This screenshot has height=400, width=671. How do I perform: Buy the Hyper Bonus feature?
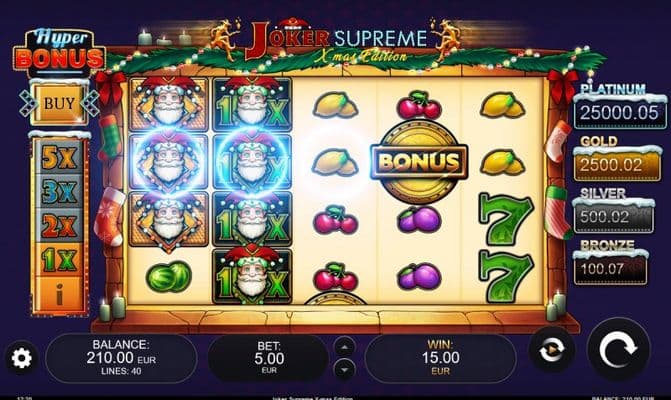(60, 102)
